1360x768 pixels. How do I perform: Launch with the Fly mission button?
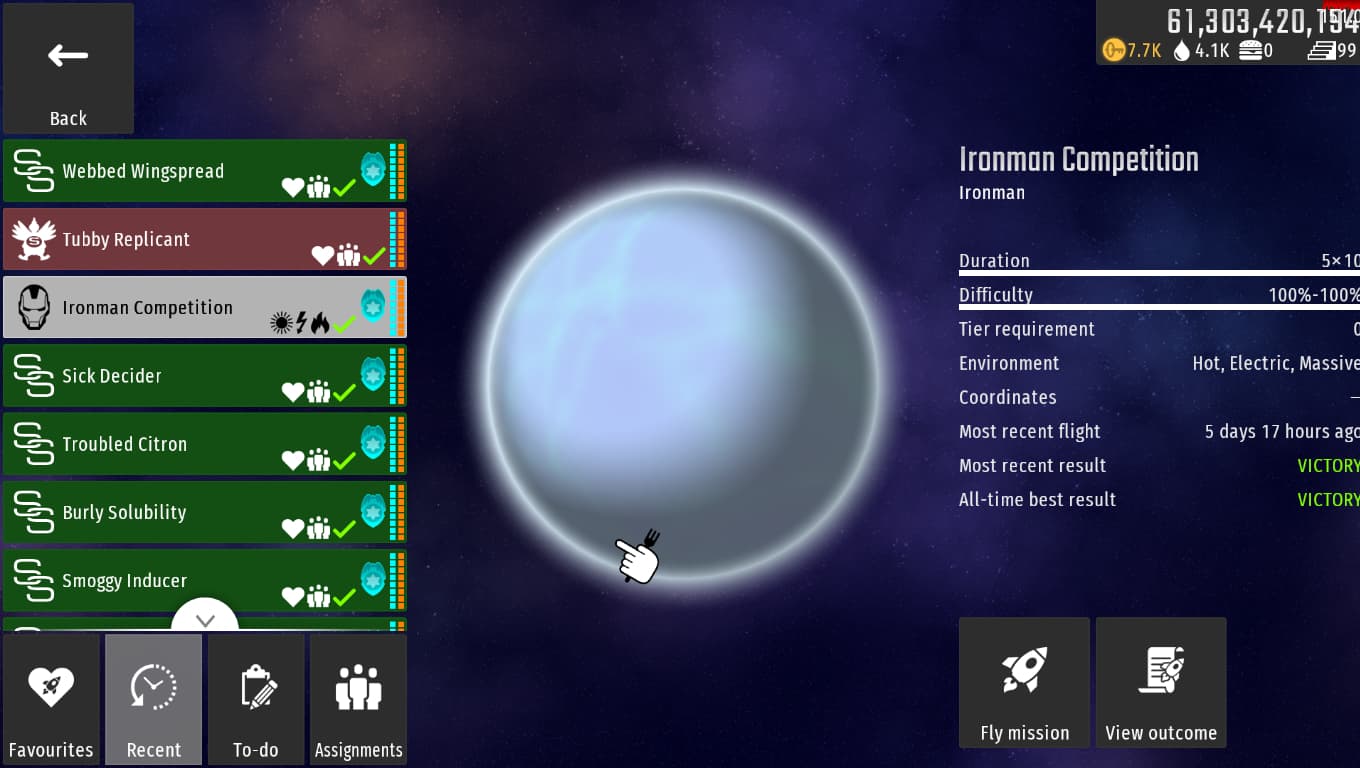click(x=1024, y=682)
